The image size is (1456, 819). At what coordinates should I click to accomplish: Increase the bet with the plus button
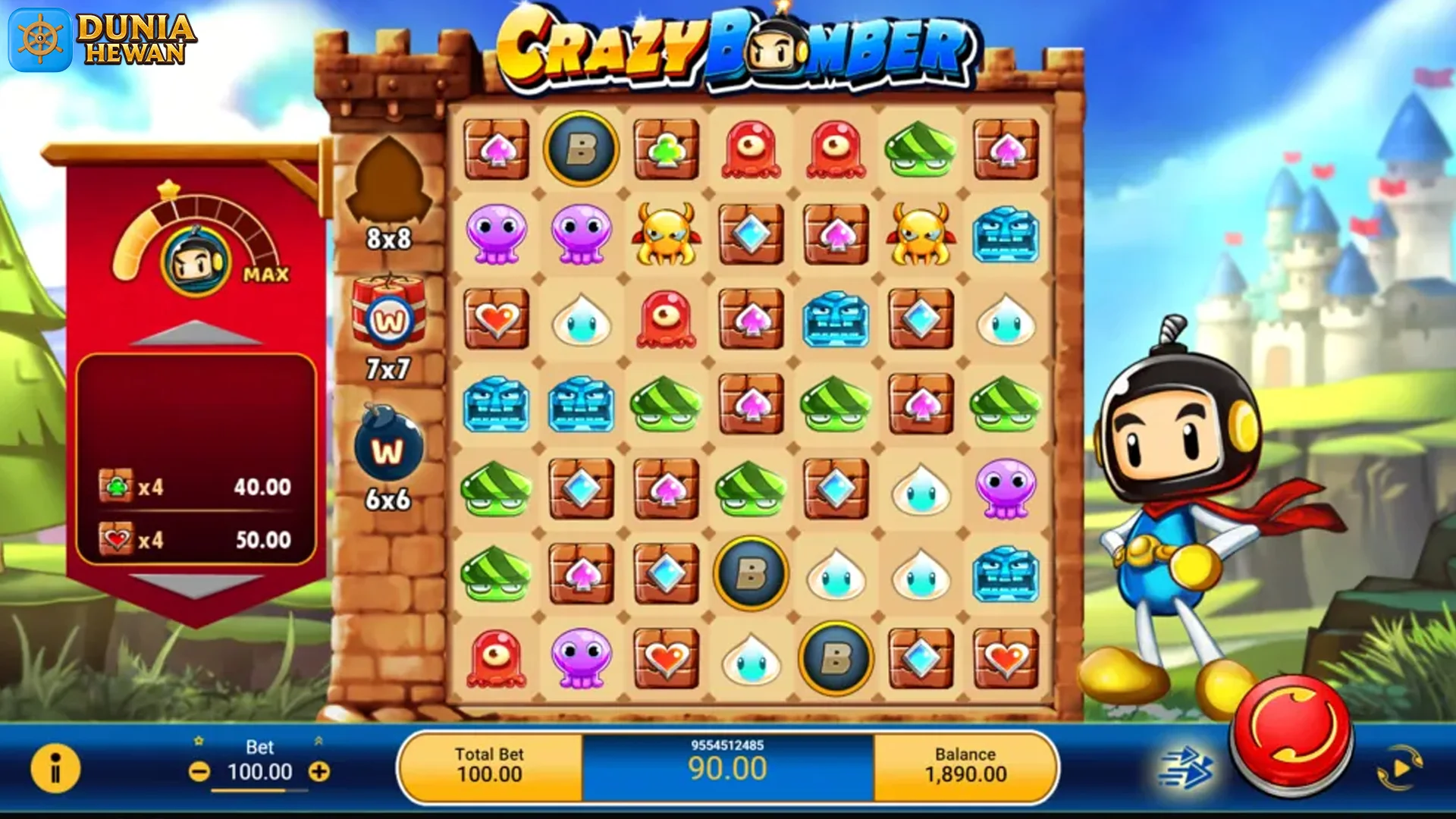click(x=321, y=770)
